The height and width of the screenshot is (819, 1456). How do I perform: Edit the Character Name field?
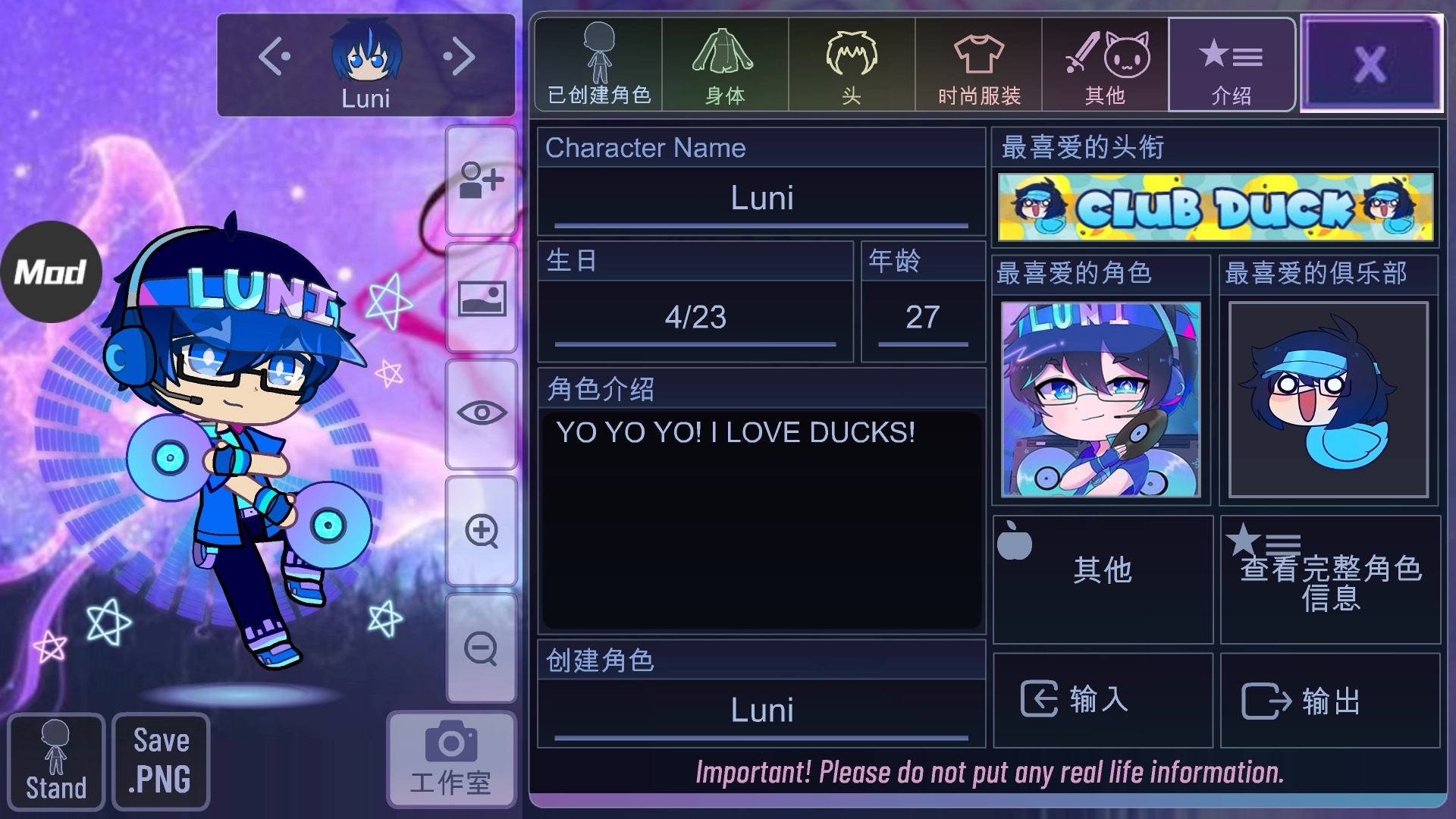(761, 199)
